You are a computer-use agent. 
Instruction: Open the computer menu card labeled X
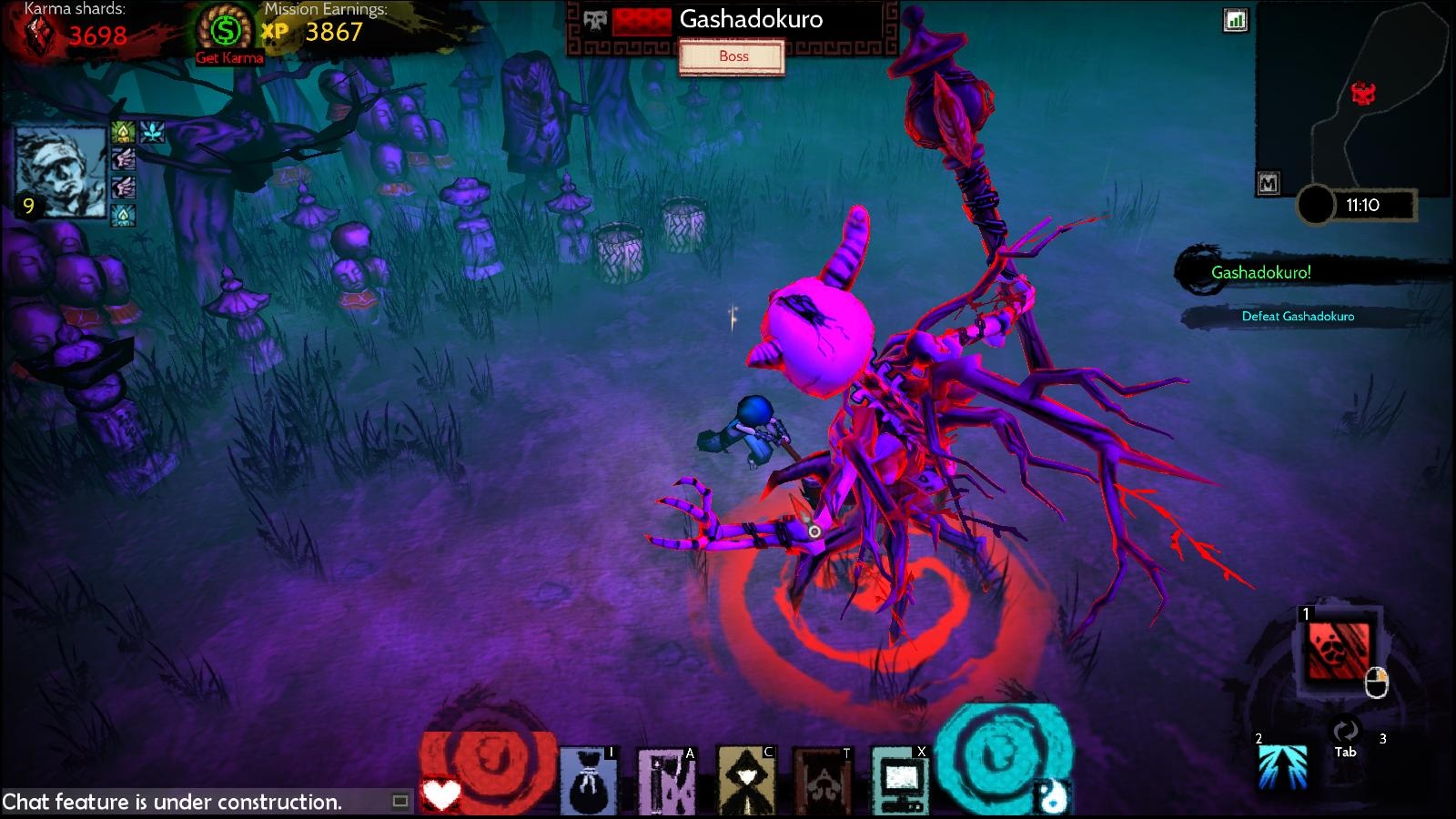[x=901, y=779]
